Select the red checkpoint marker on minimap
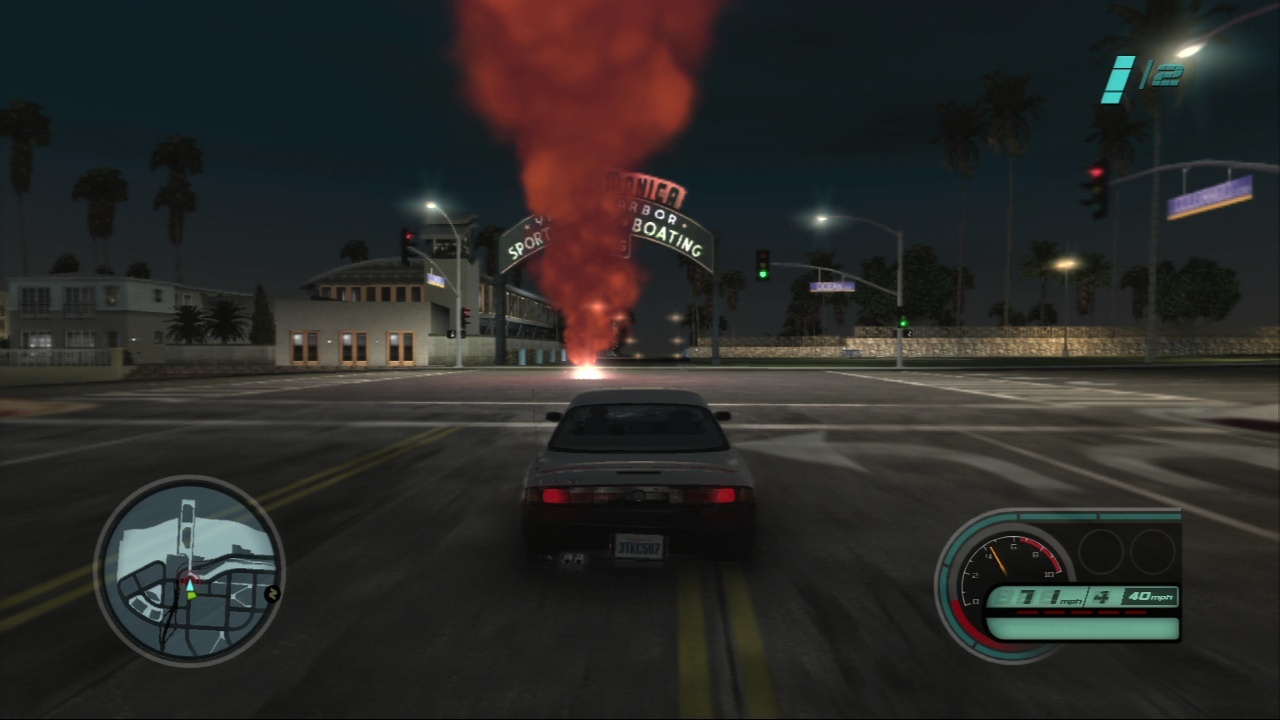This screenshot has height=720, width=1280. pos(189,578)
